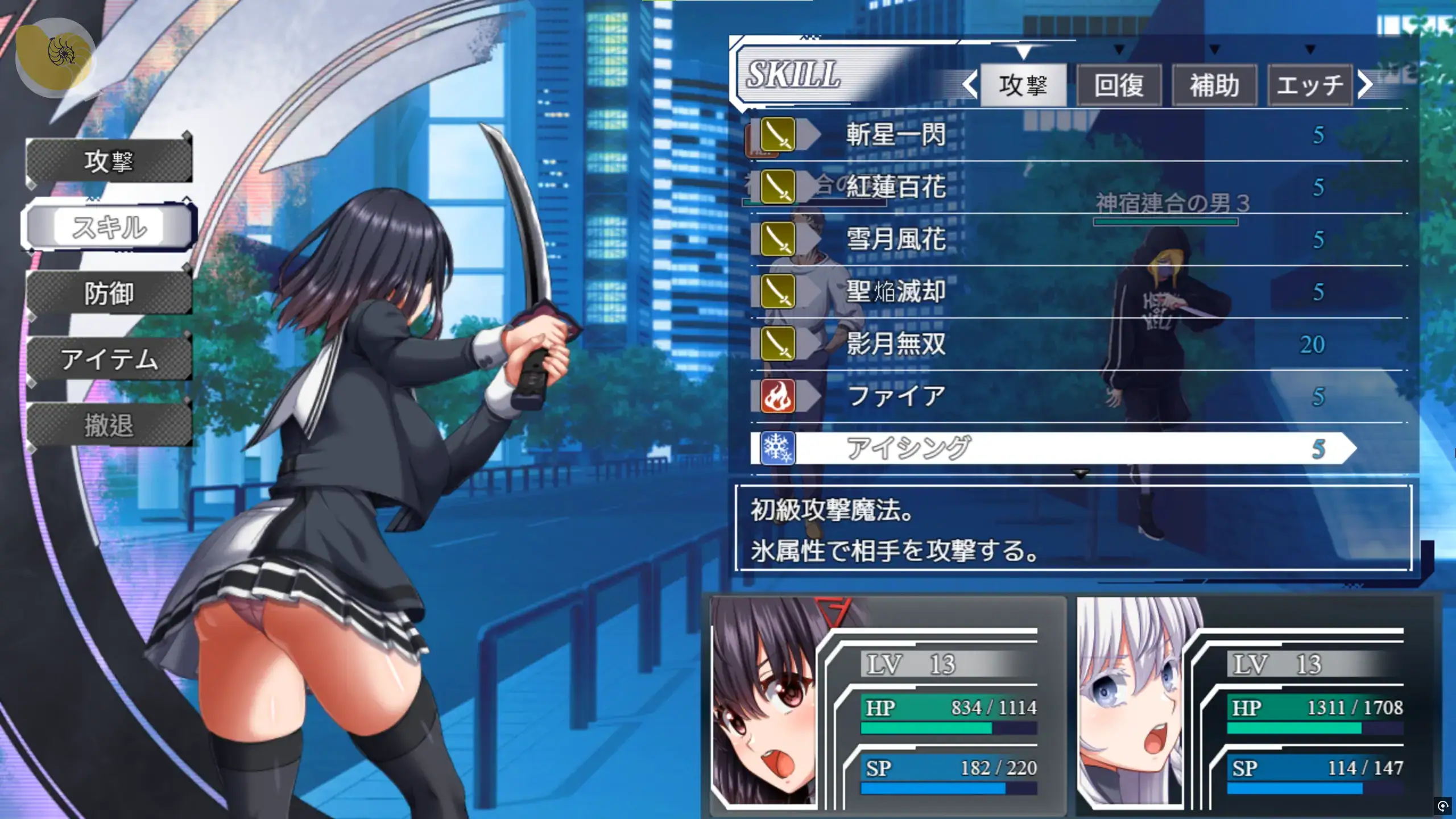Open the 補助 support skill tab

pyautogui.click(x=1214, y=85)
